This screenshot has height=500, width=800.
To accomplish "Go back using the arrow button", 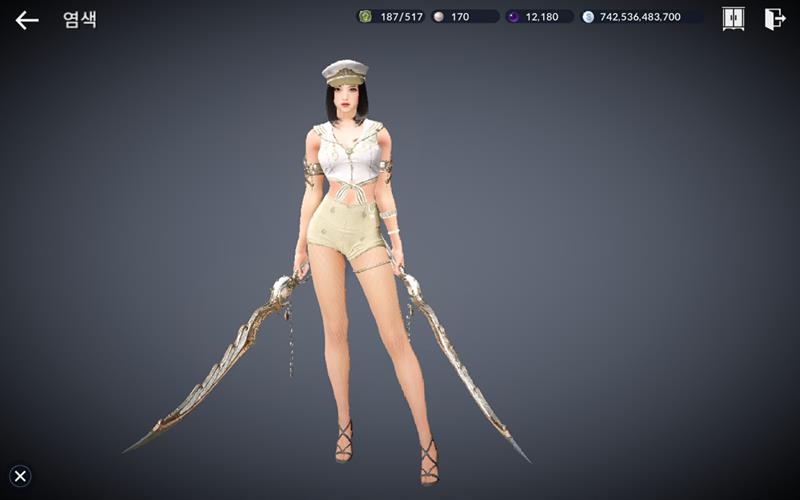I will coord(27,19).
